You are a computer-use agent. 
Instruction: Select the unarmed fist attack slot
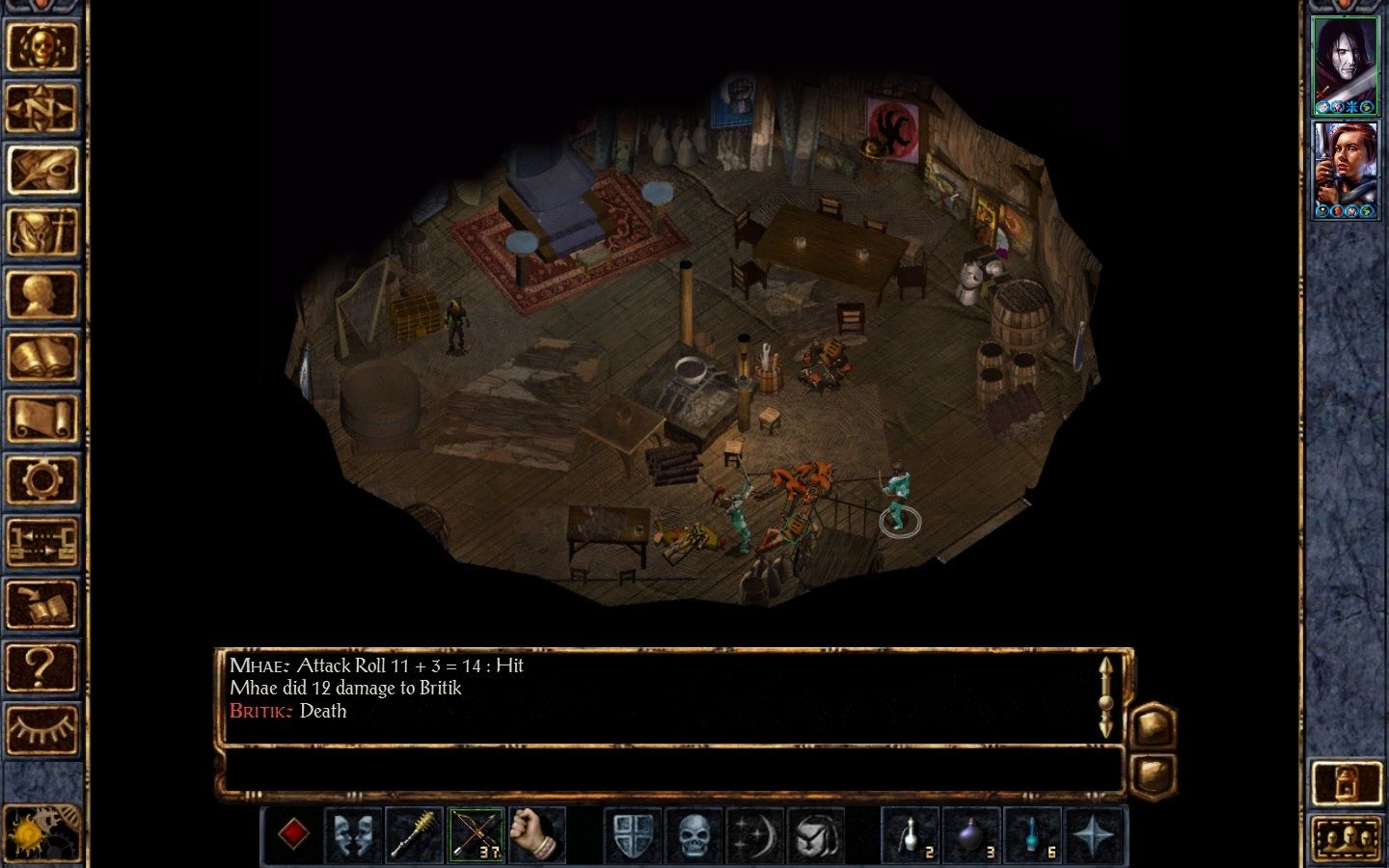[537, 834]
